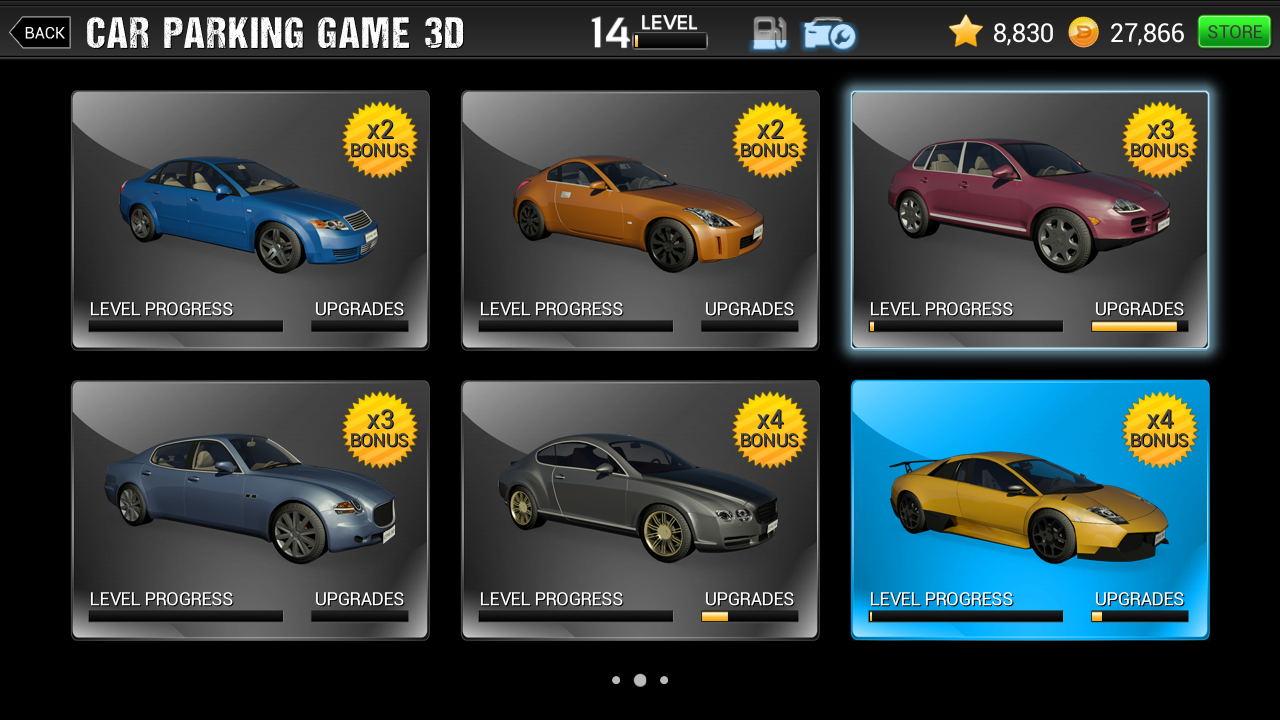The width and height of the screenshot is (1280, 720).
Task: Switch to the first page dot
Action: 616,680
